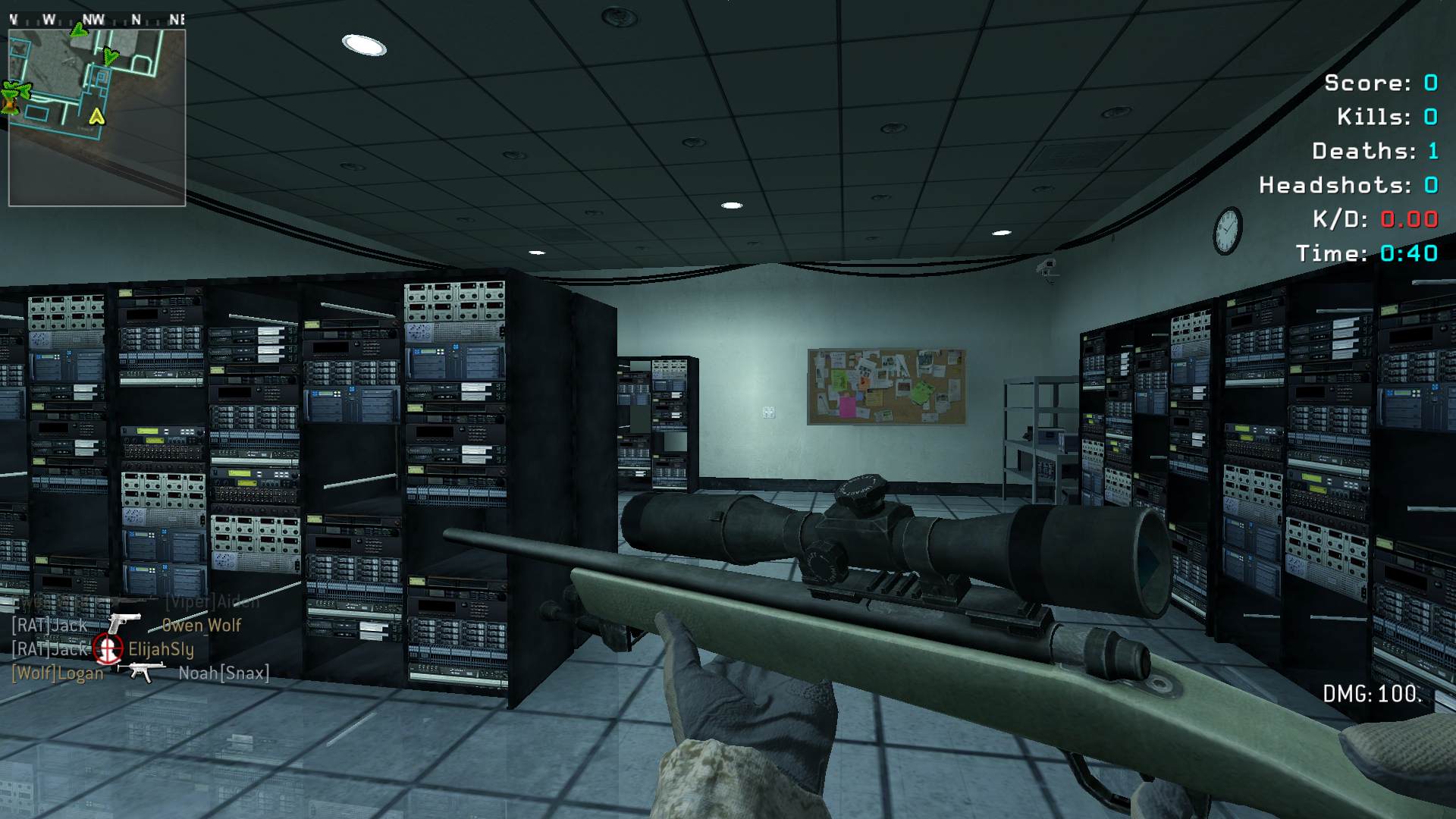This screenshot has height=819, width=1456.
Task: Select the ElijahSly headshot kill feed entry
Action: coord(103,649)
